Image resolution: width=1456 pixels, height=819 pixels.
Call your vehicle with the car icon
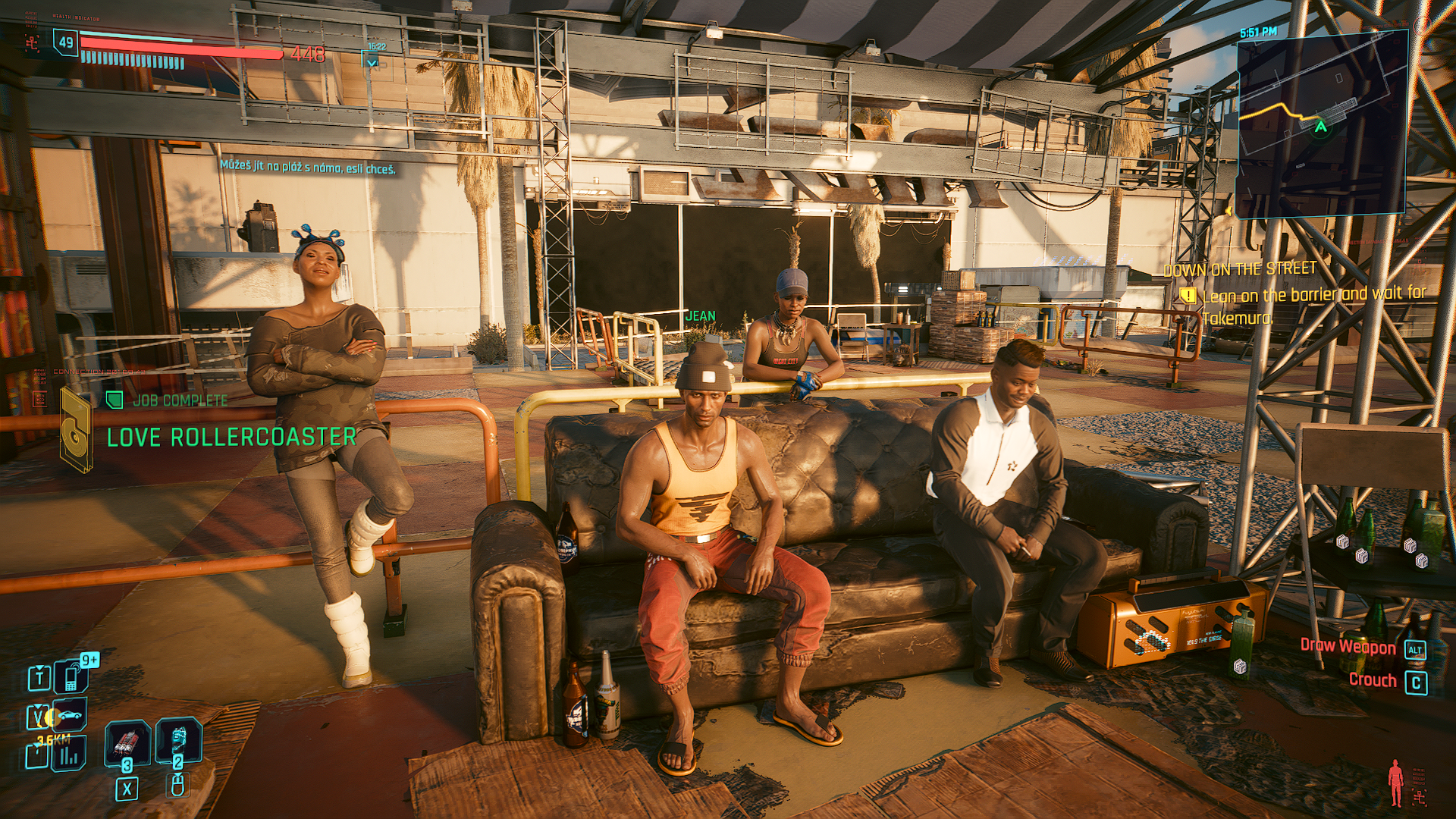coord(68,715)
